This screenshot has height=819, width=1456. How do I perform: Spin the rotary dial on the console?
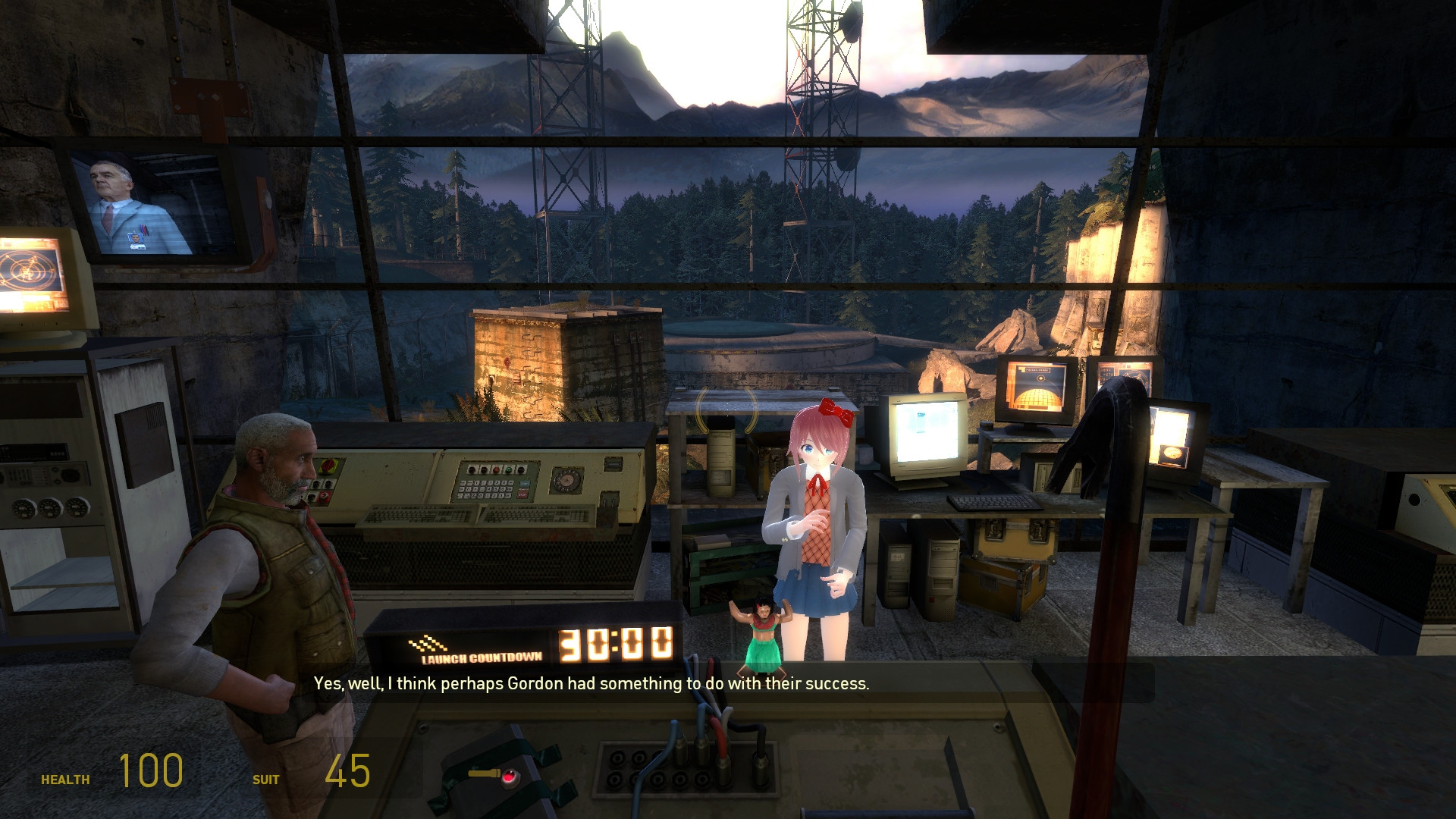pyautogui.click(x=566, y=479)
